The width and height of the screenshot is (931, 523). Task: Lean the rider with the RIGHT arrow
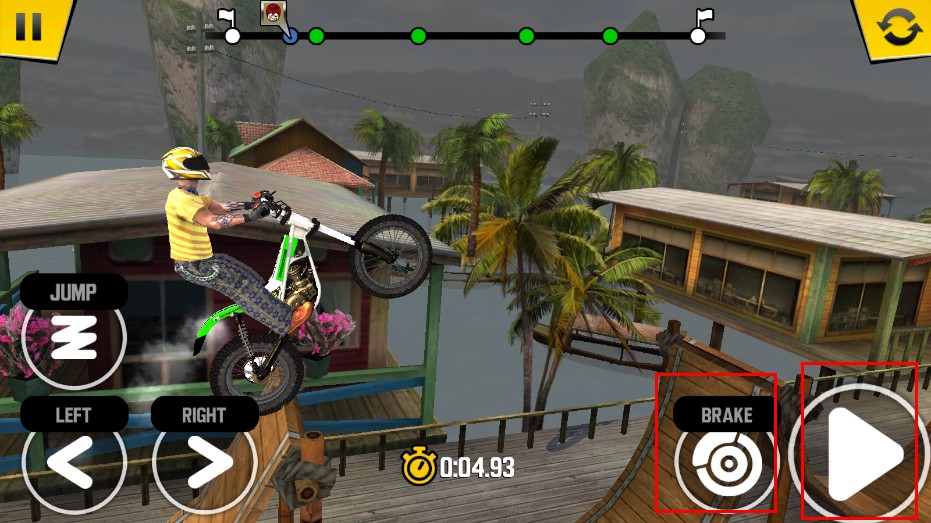[204, 462]
